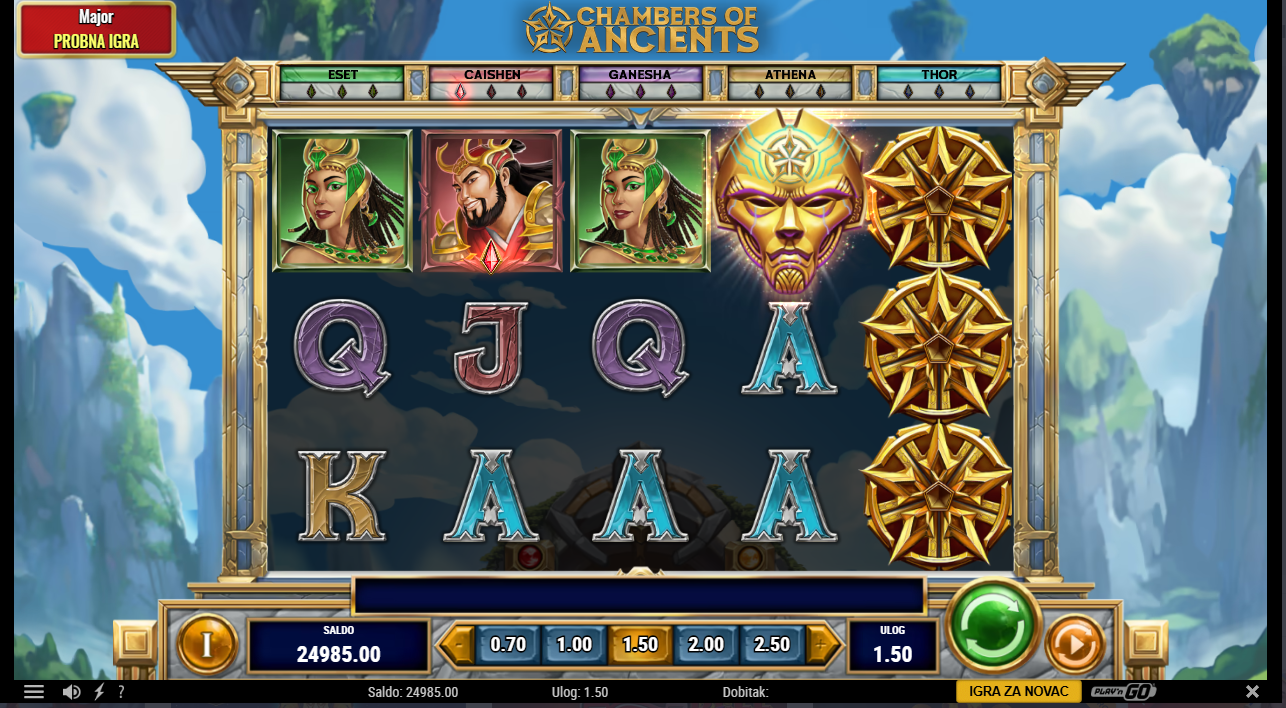
Task: Select the 1.50 bet value
Action: pos(640,645)
